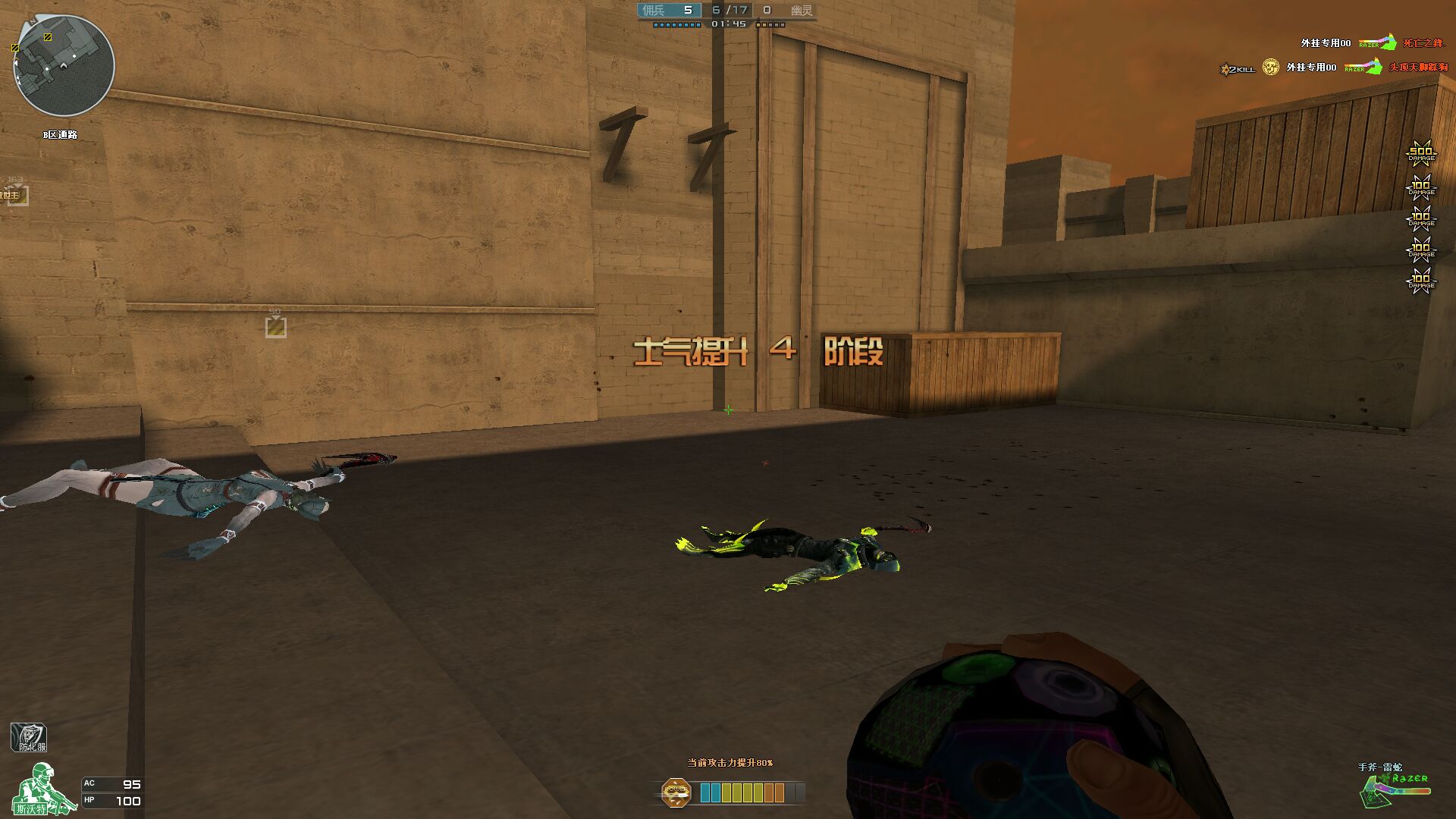This screenshot has width=1456, height=819.
Task: Click the hexagonal Power gauge icon
Action: pos(676,792)
